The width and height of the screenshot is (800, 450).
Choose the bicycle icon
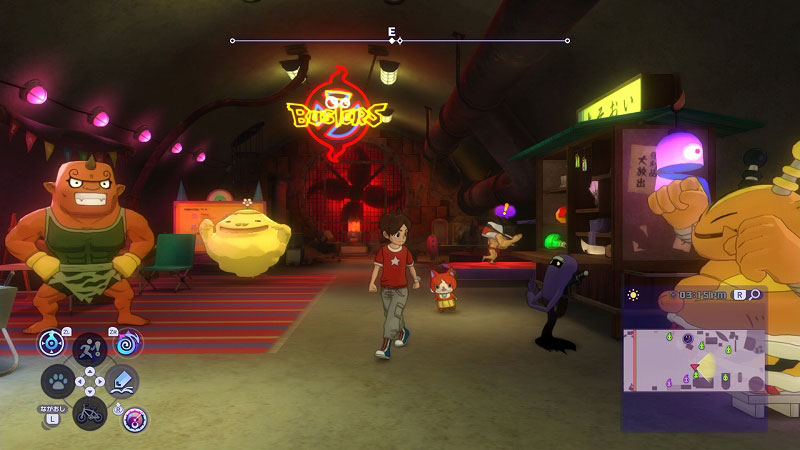pos(90,413)
